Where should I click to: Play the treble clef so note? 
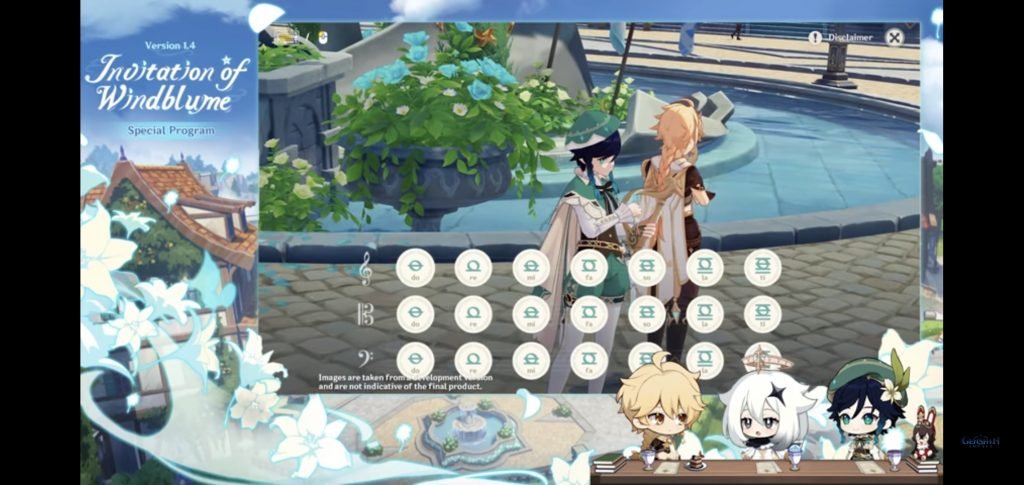(x=647, y=267)
